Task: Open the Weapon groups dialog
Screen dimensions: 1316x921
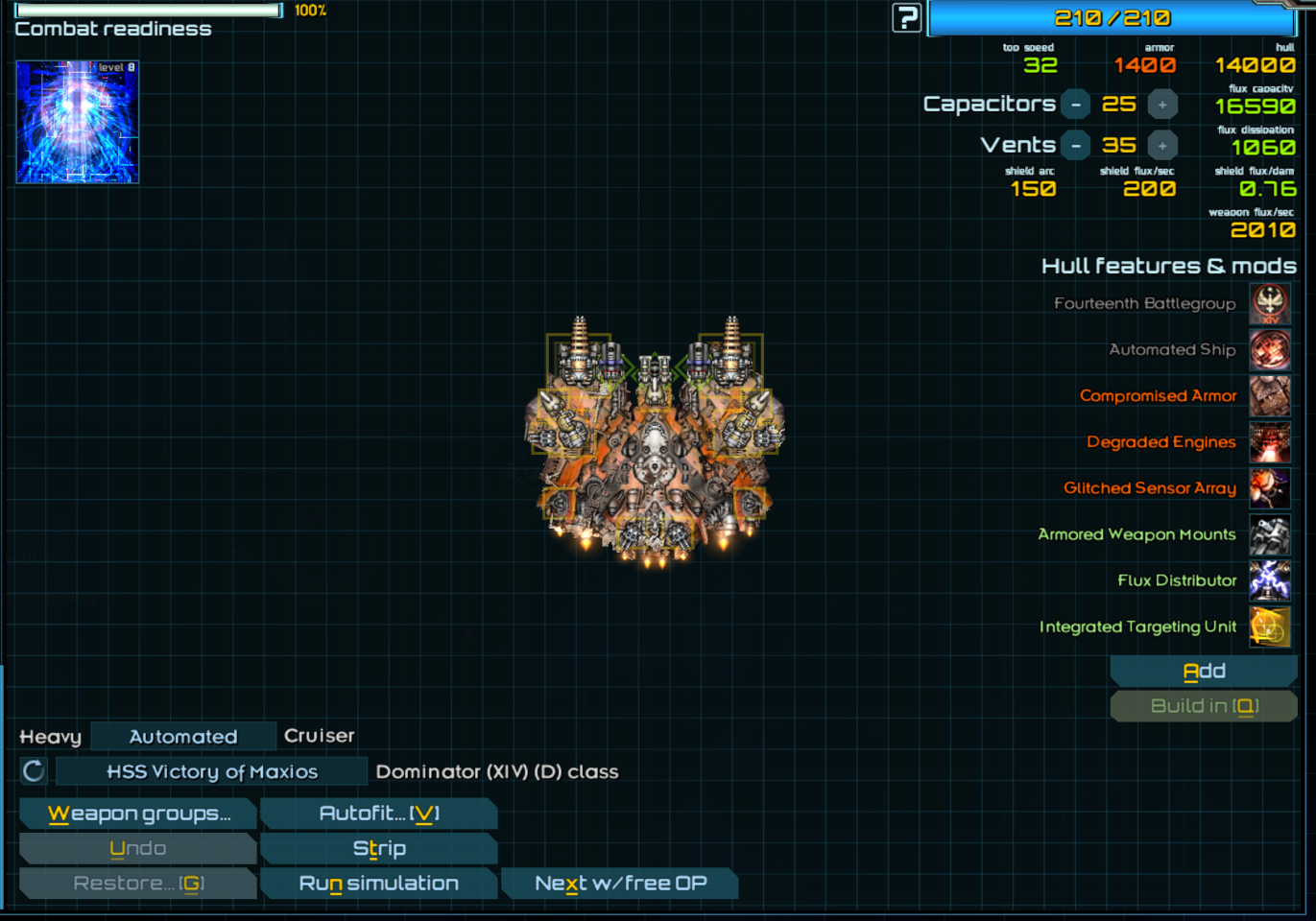Action: point(138,814)
